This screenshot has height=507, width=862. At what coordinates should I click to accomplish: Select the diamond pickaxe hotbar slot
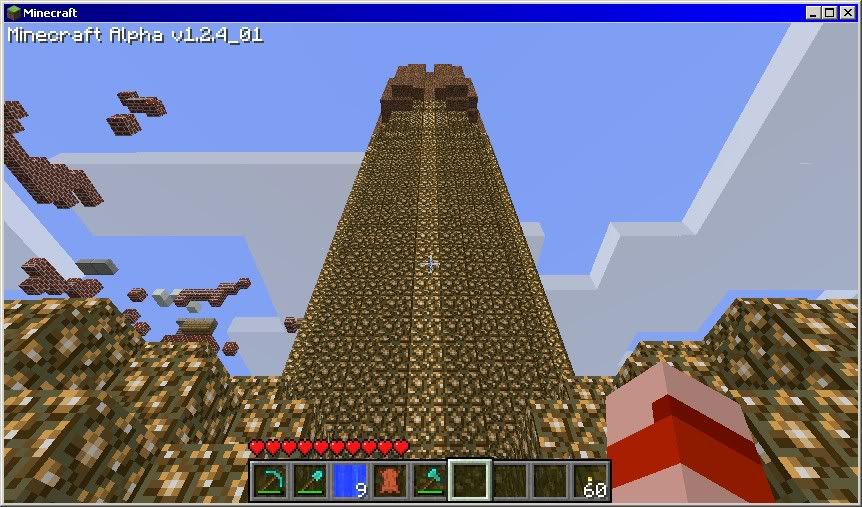[269, 481]
